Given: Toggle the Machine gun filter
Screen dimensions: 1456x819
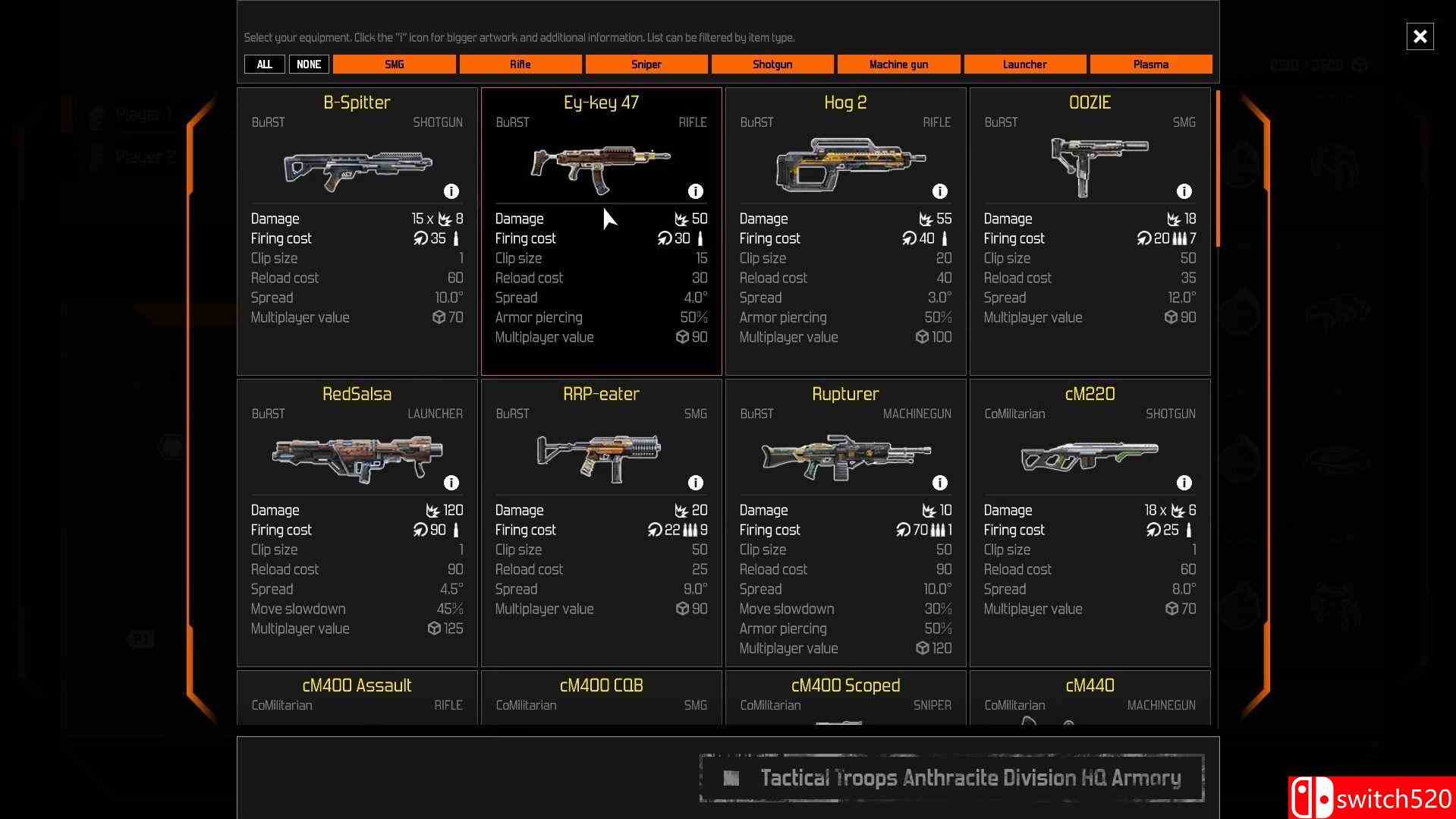Looking at the screenshot, I should tap(898, 65).
